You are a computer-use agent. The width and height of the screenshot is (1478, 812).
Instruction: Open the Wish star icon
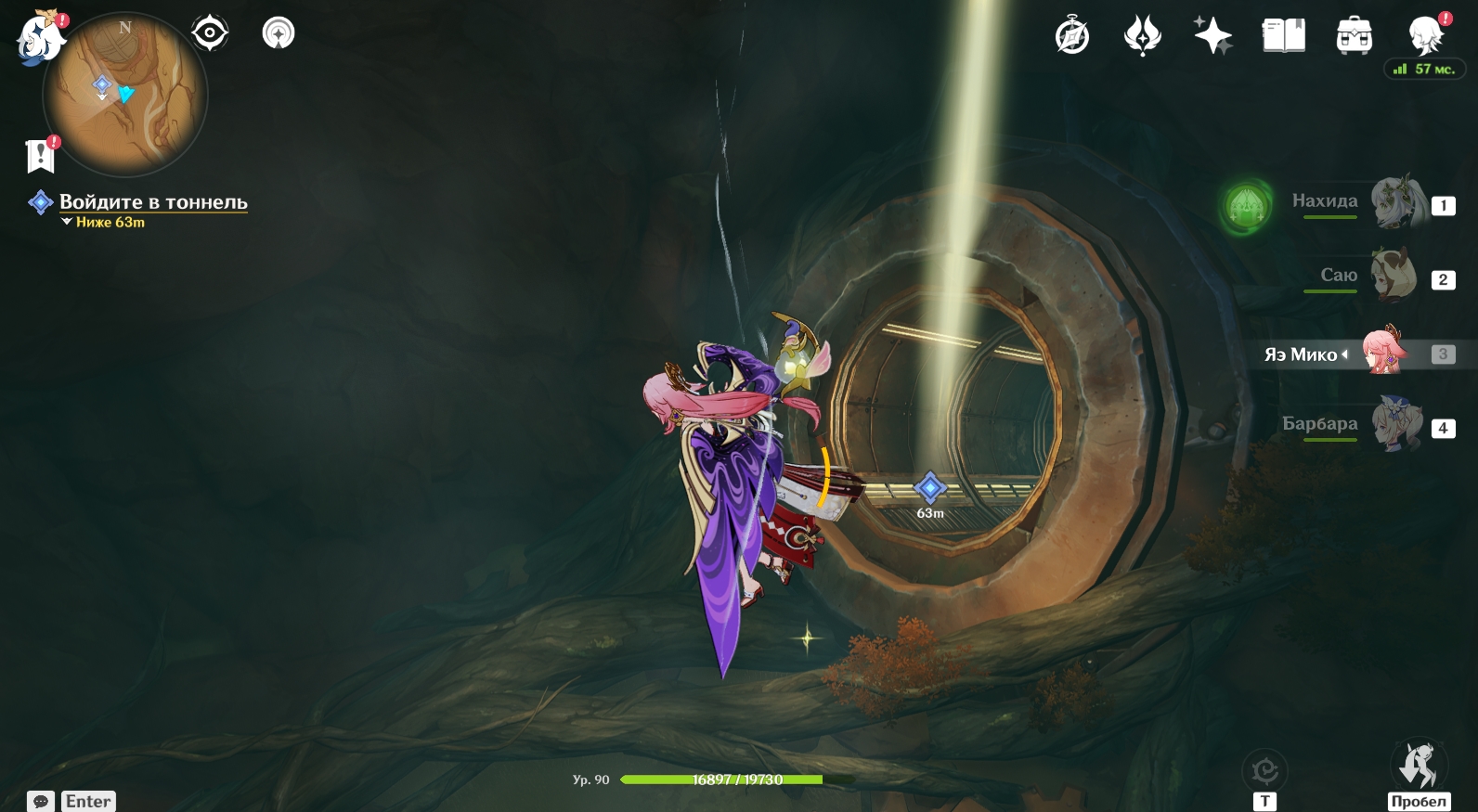point(1212,37)
